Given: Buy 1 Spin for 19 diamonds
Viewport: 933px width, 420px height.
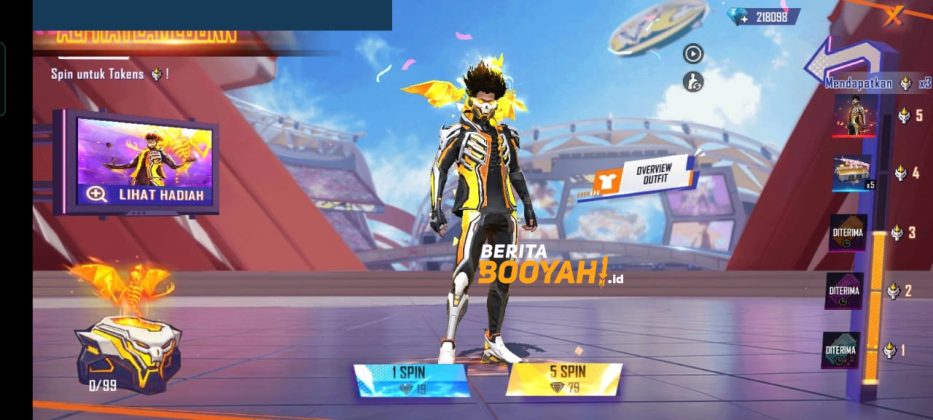Looking at the screenshot, I should pos(411,379).
